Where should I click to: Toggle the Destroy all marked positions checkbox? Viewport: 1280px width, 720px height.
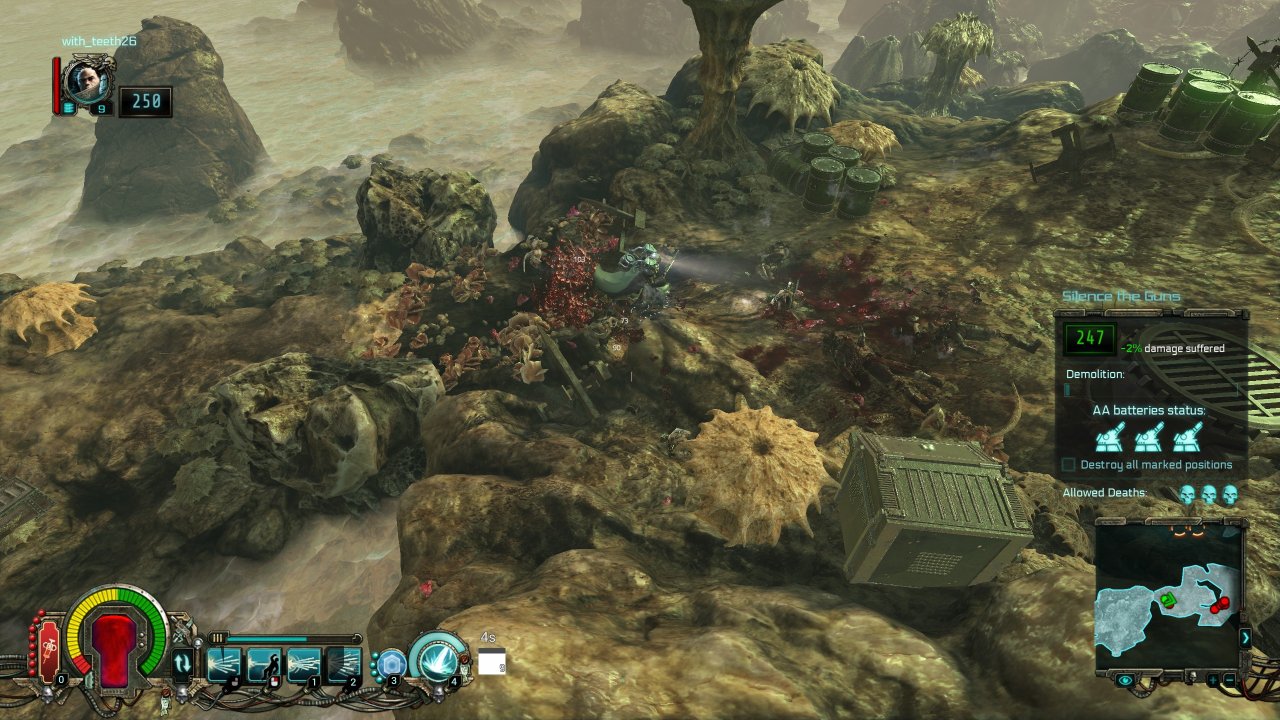tap(1069, 465)
